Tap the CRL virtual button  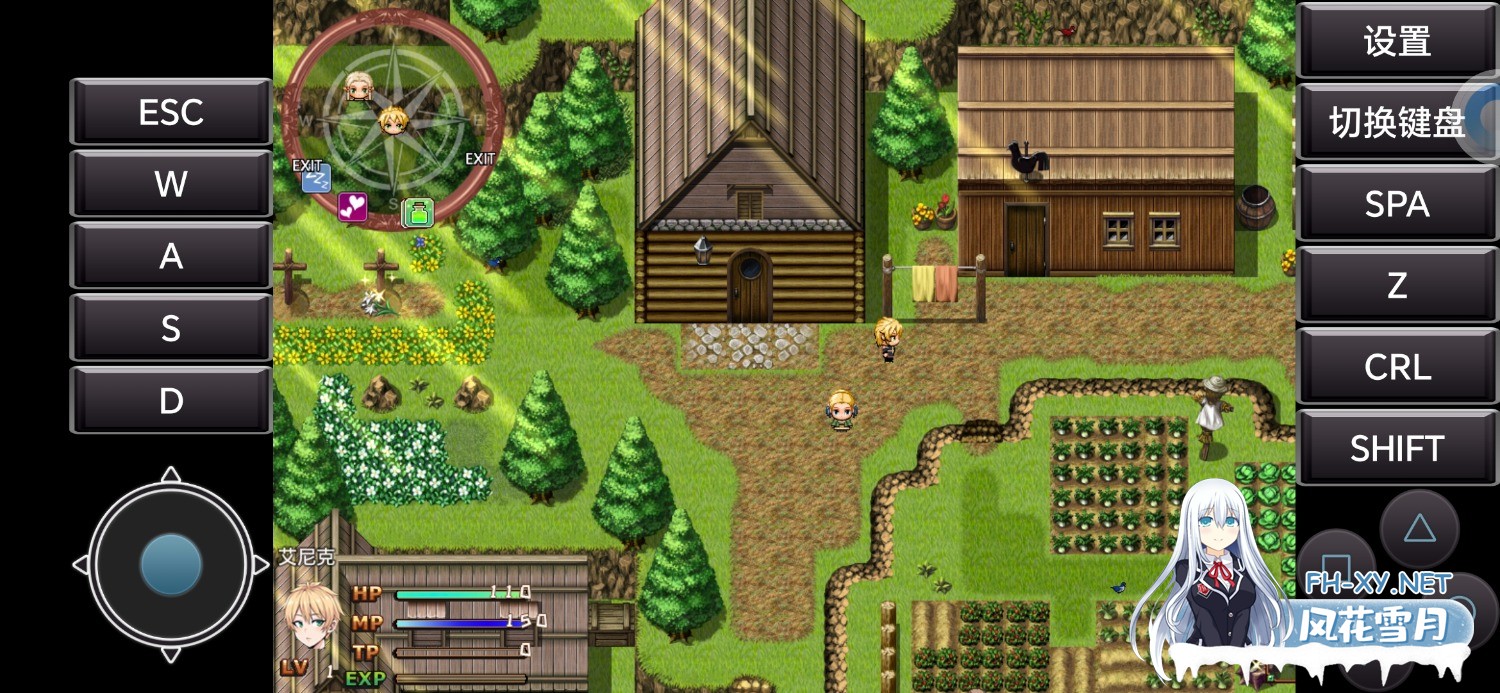pos(1397,368)
